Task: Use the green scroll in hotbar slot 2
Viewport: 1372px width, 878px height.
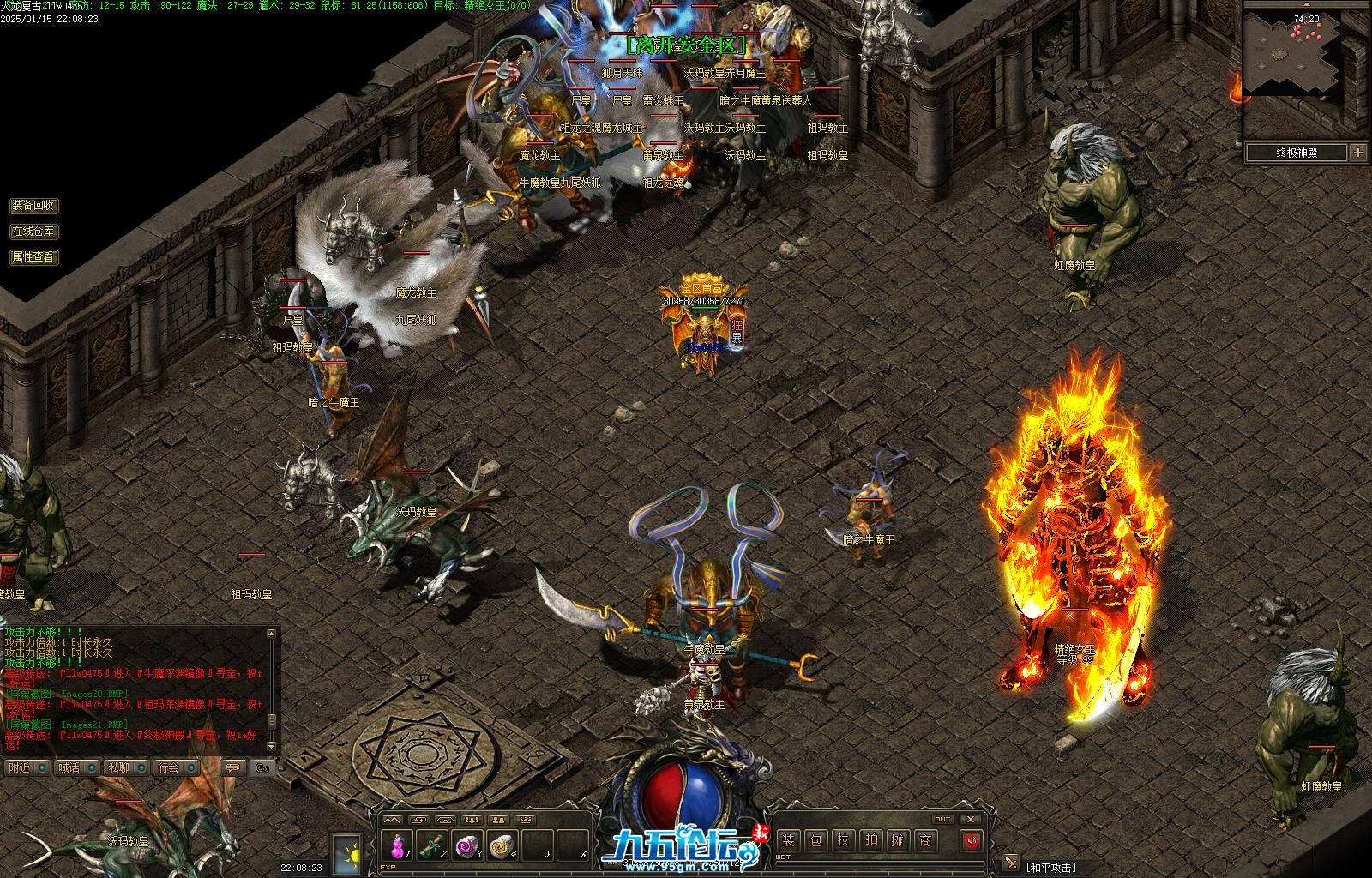Action: pyautogui.click(x=431, y=846)
